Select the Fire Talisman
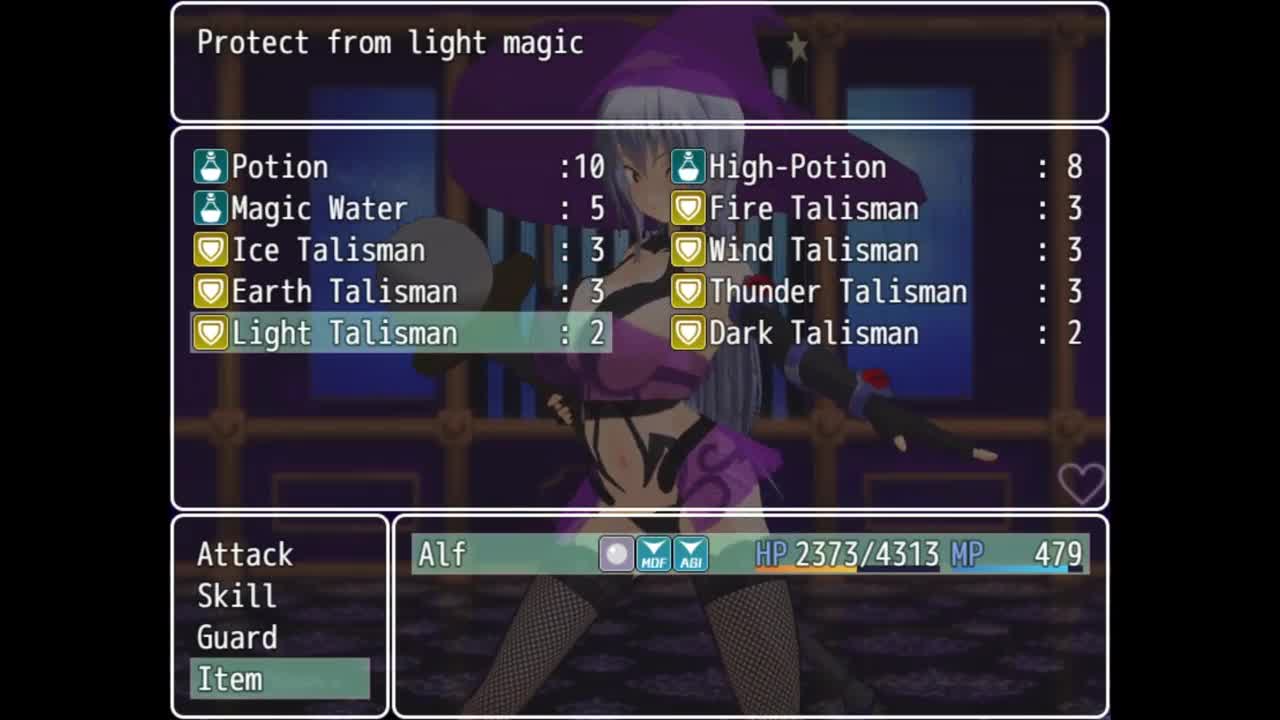 coord(878,209)
